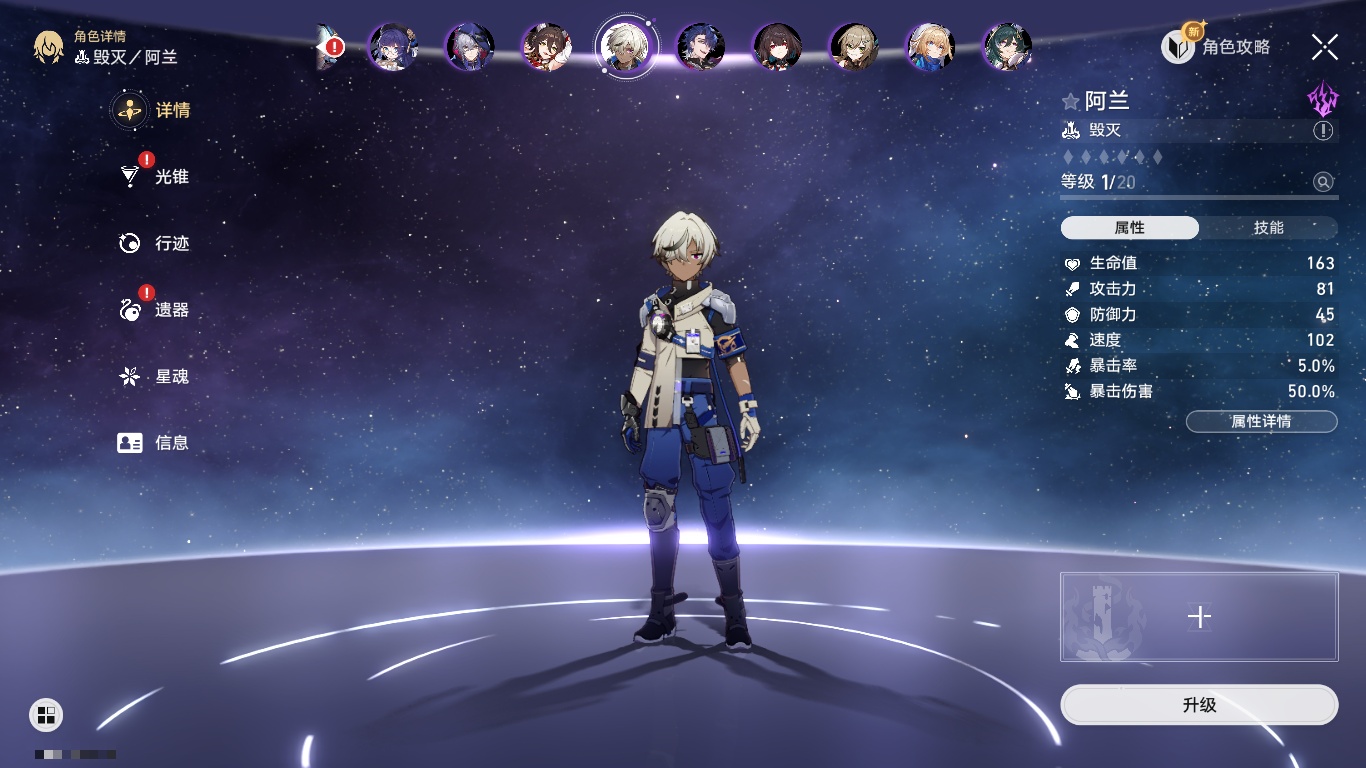Open the 详情 details menu entry
The image size is (1366, 768).
153,110
